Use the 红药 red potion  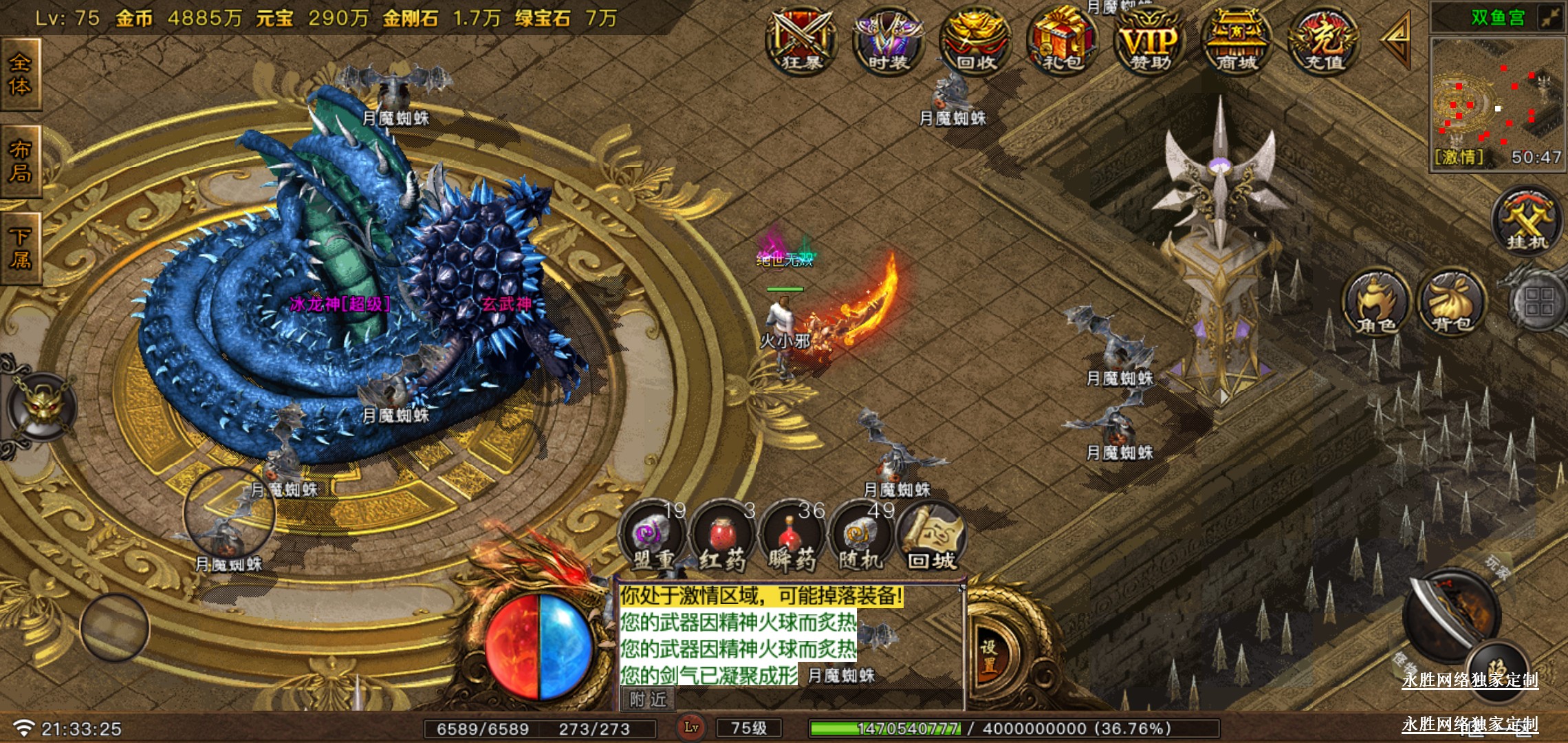point(722,538)
